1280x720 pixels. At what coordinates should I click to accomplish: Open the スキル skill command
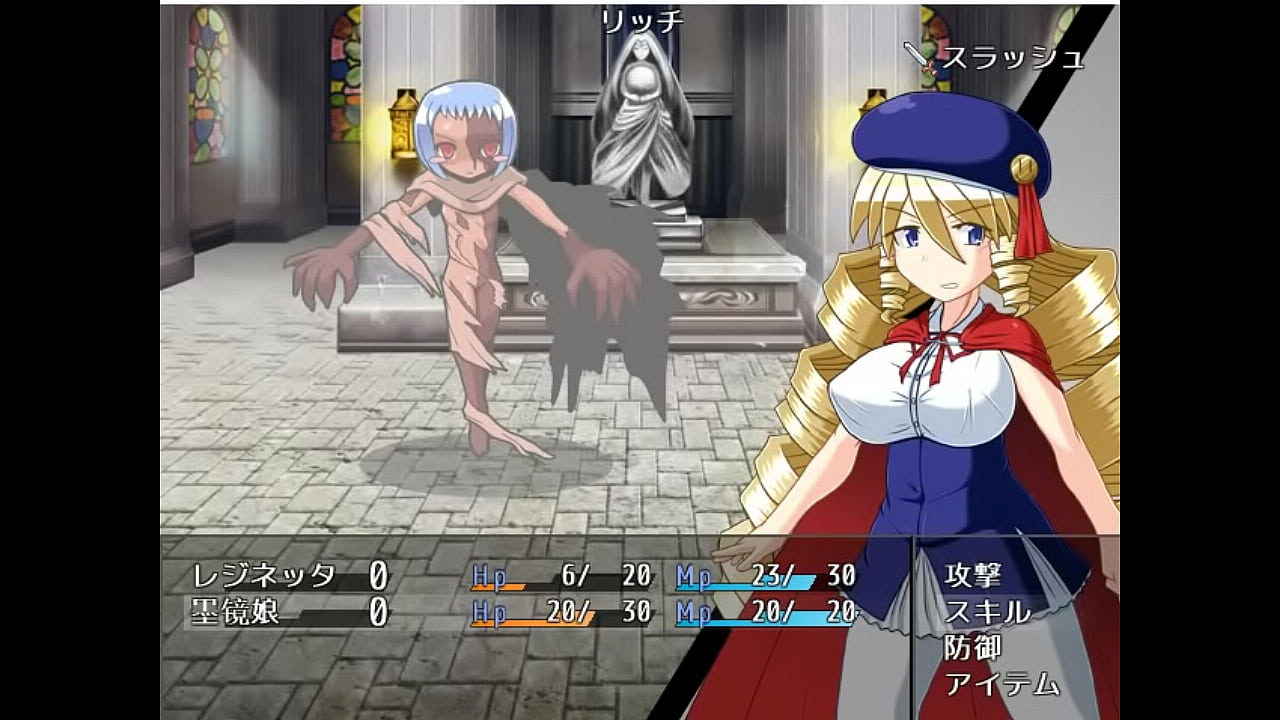987,611
